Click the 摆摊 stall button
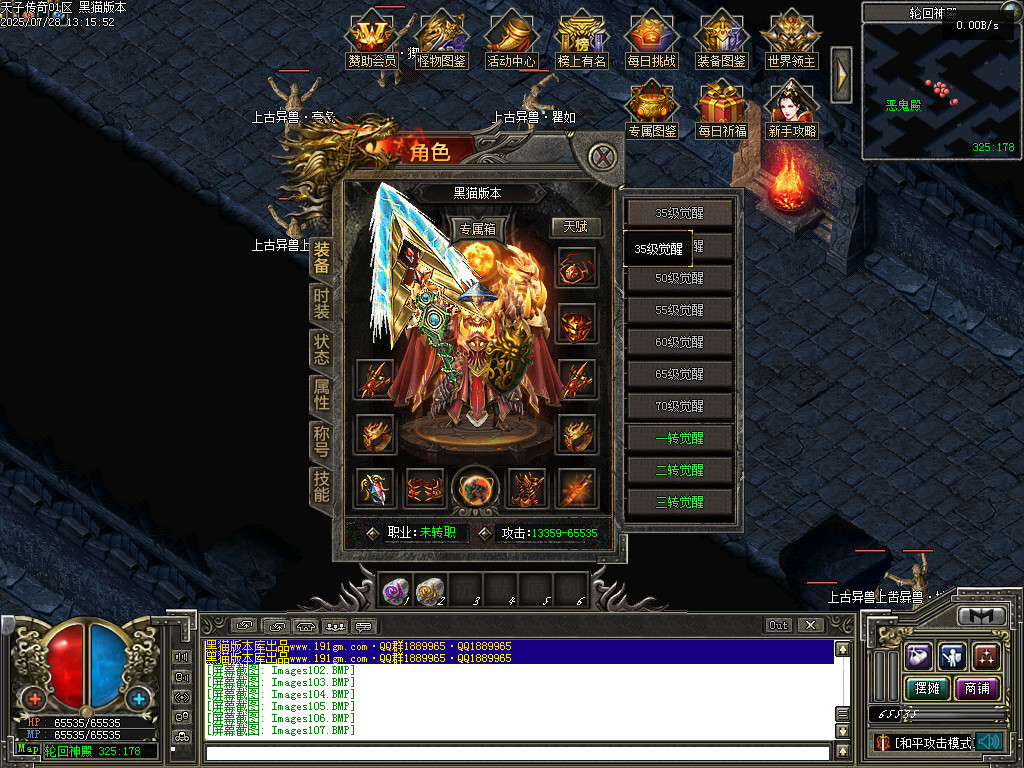The height and width of the screenshot is (768, 1024). [x=925, y=688]
